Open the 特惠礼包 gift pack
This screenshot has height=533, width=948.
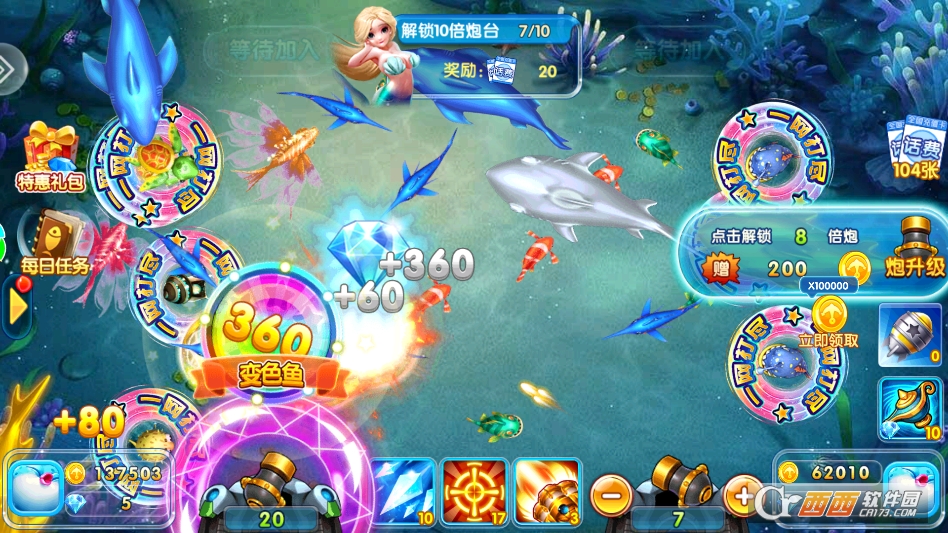(49, 157)
